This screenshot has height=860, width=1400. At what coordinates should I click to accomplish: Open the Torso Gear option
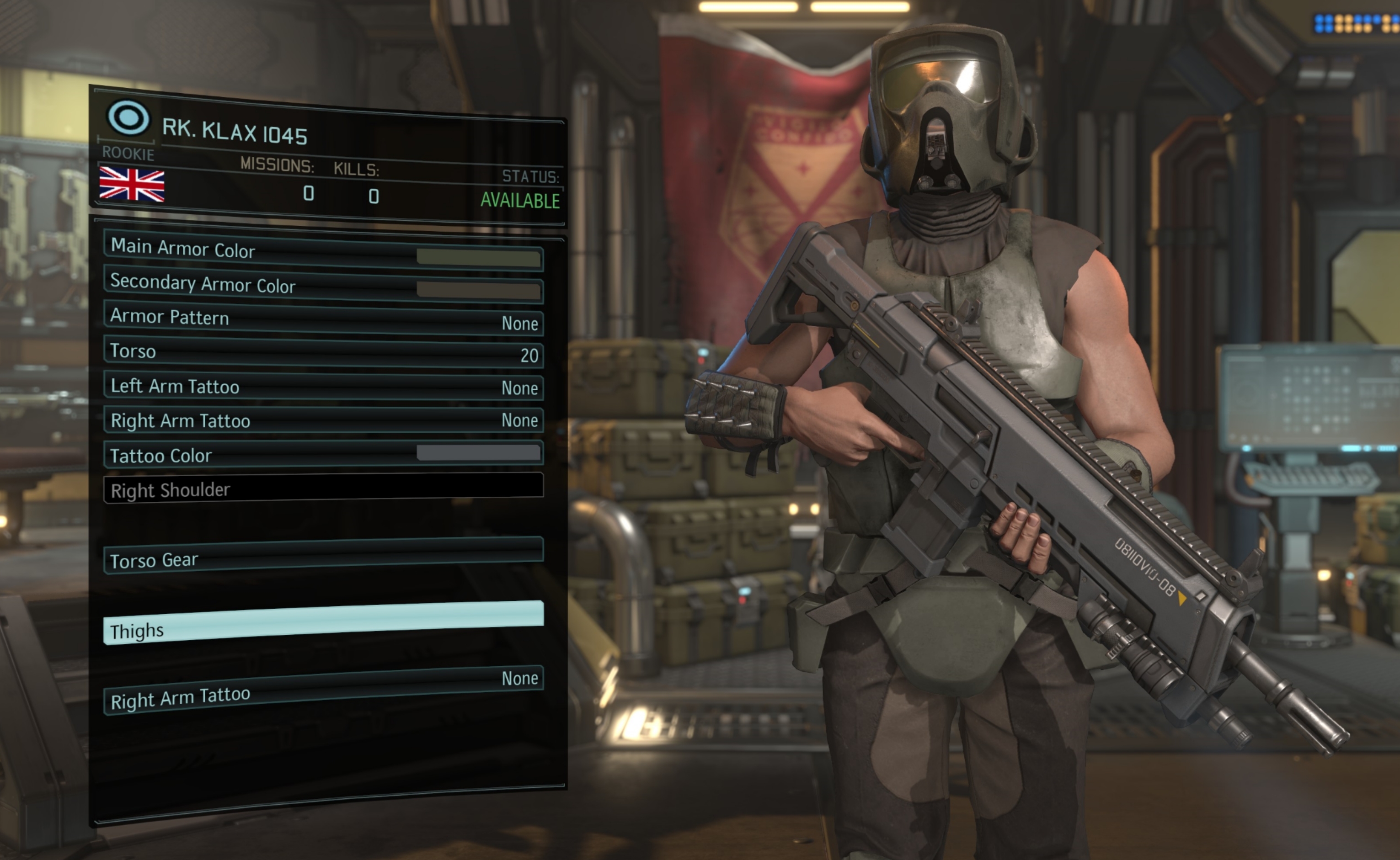323,556
